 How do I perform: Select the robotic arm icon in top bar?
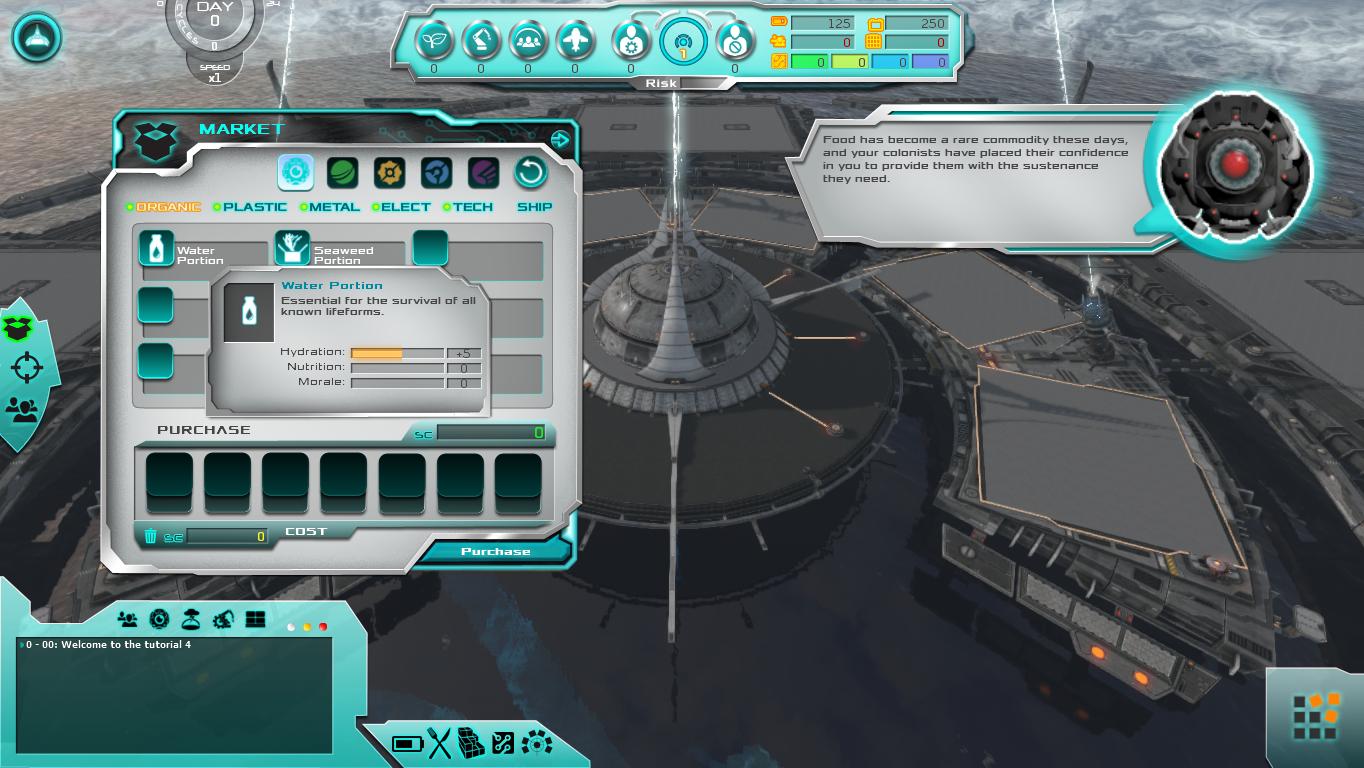tap(481, 41)
